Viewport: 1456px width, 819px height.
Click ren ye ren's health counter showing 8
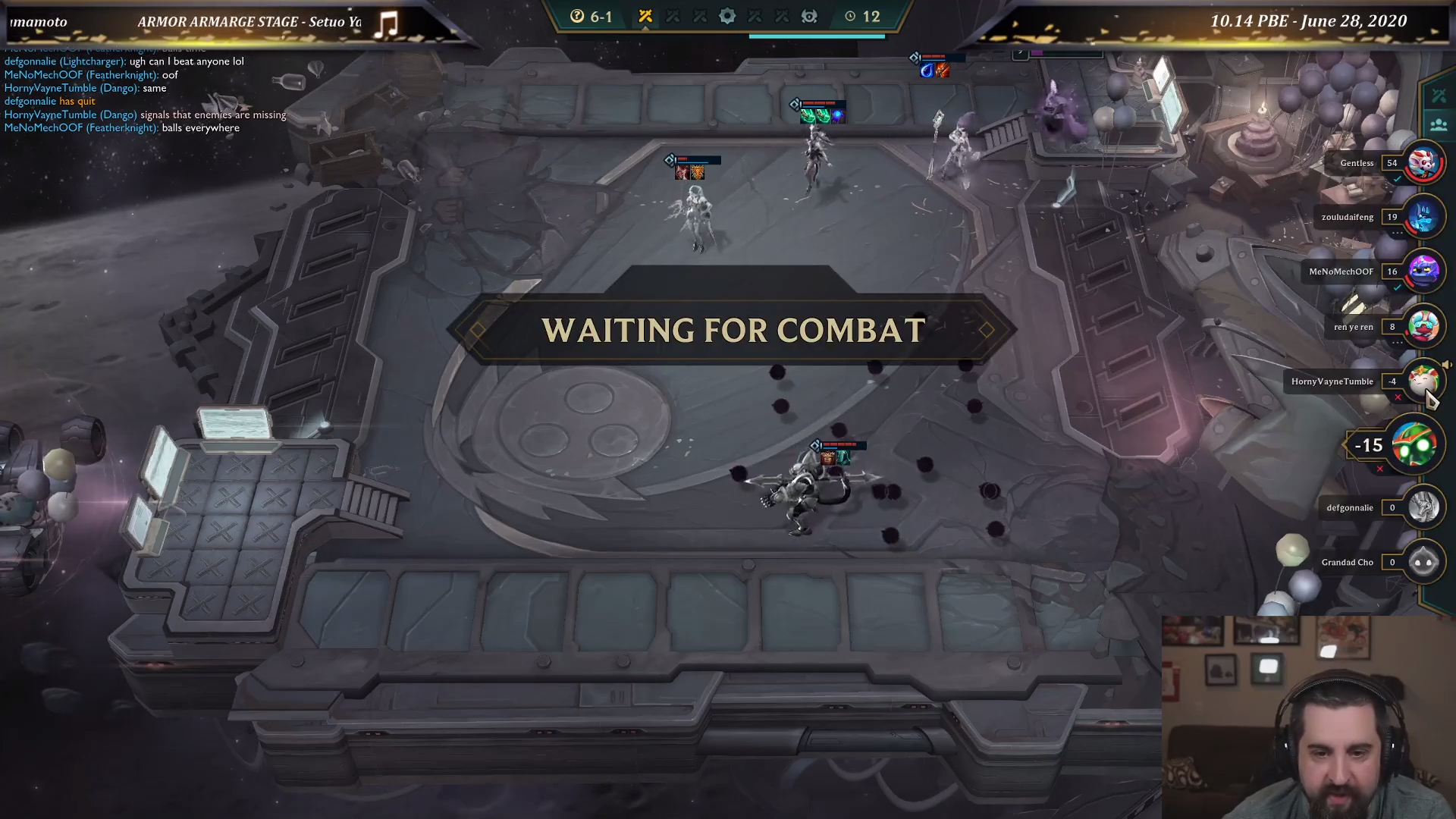[x=1393, y=327]
